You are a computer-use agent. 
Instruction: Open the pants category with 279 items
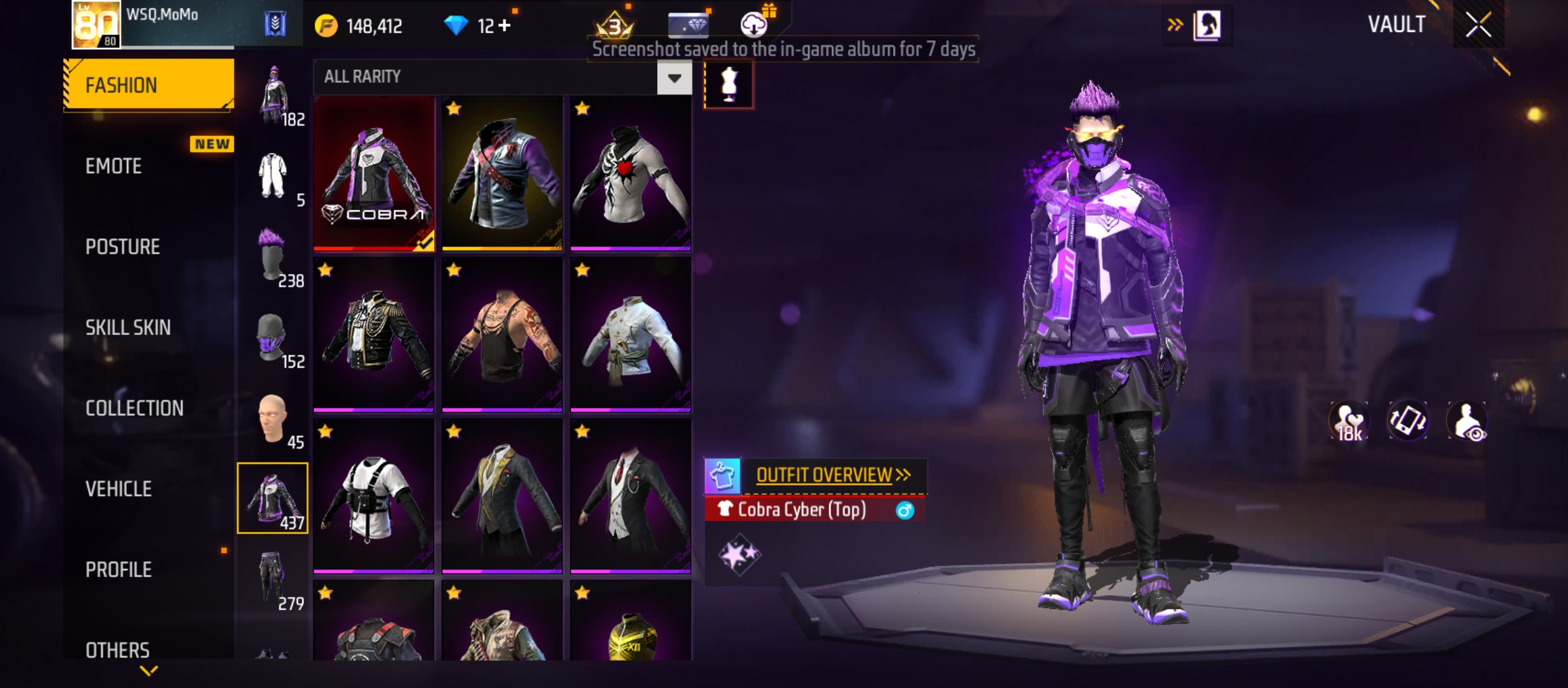(273, 580)
